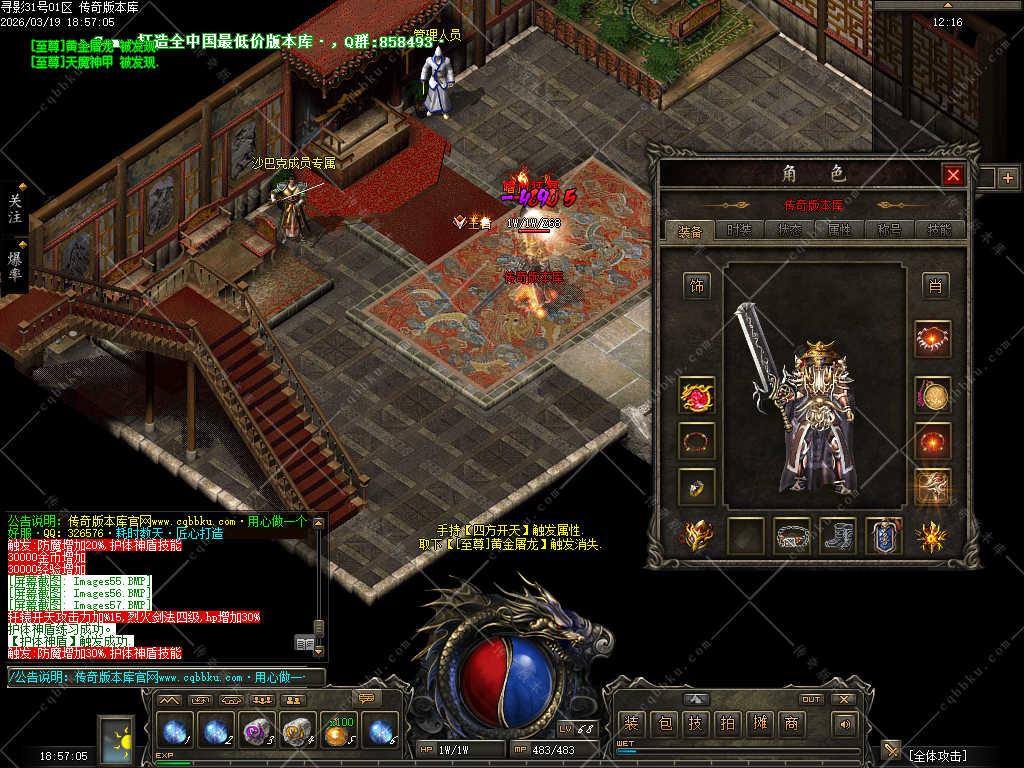The image size is (1024, 768).
Task: Open the 商 shop button
Action: coord(791,724)
